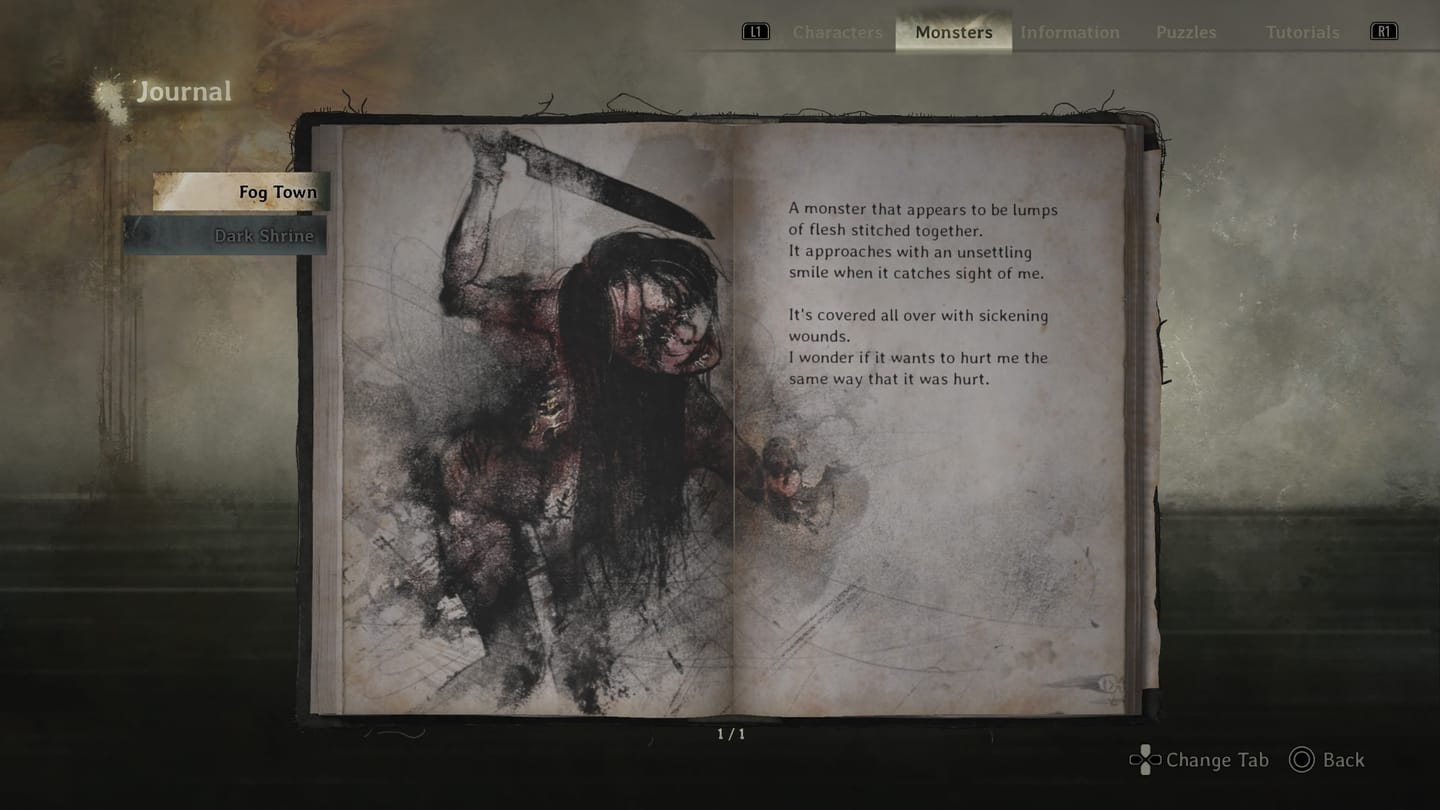Click the Back button
This screenshot has height=810, width=1440.
(1343, 760)
